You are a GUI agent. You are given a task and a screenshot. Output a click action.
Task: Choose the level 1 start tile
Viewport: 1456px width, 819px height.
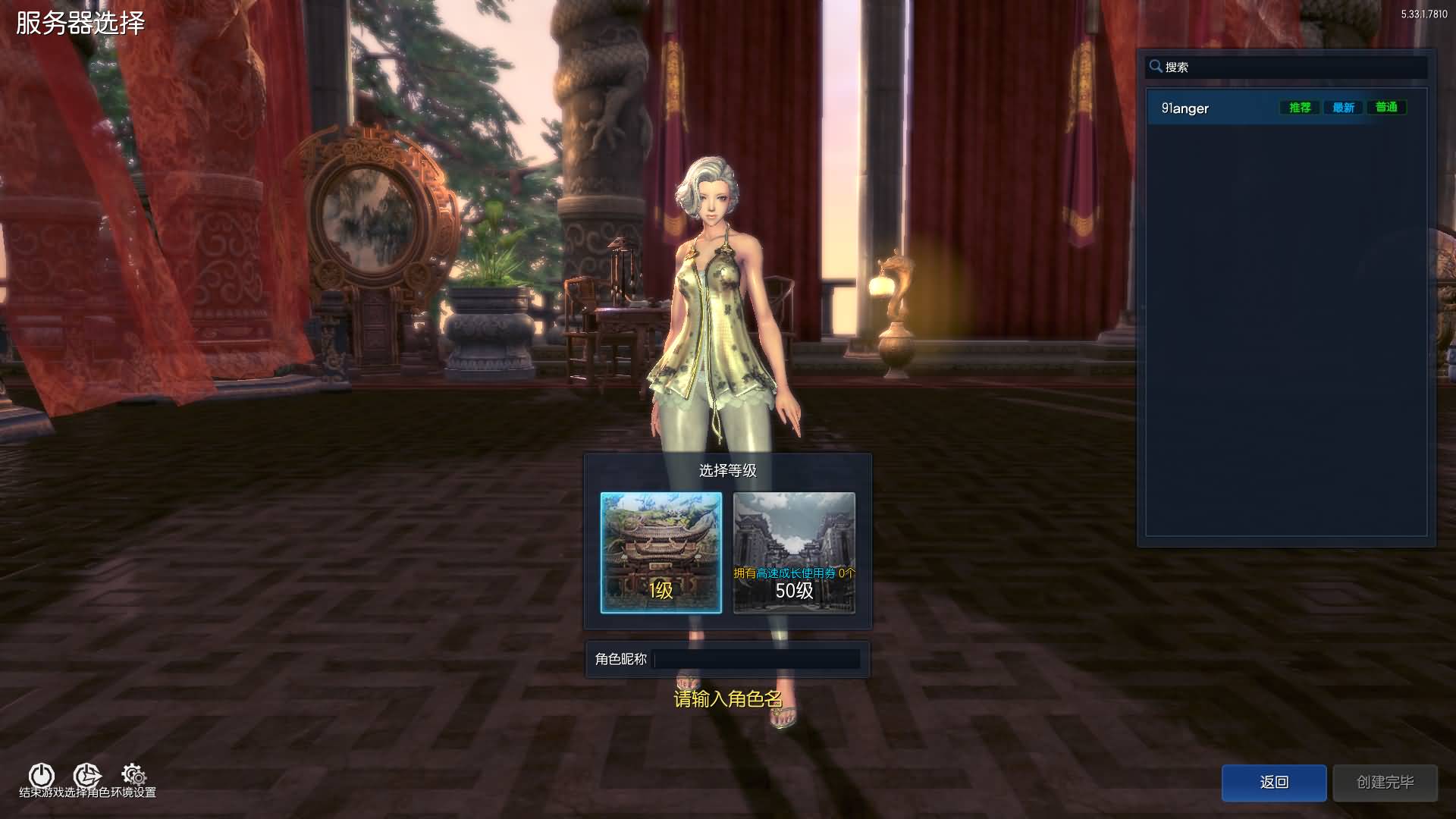(661, 552)
